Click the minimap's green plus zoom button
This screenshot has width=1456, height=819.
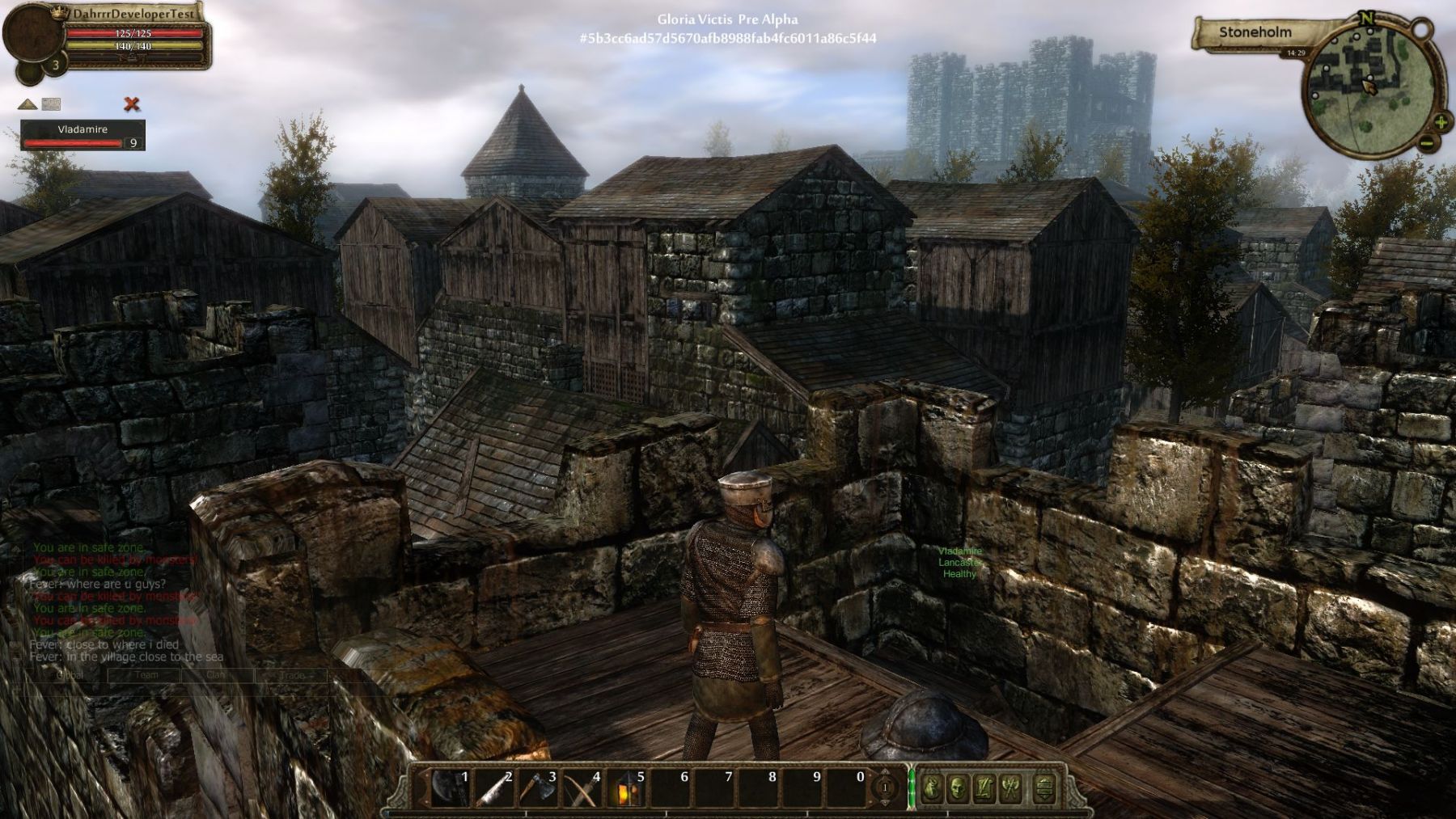(x=1441, y=123)
